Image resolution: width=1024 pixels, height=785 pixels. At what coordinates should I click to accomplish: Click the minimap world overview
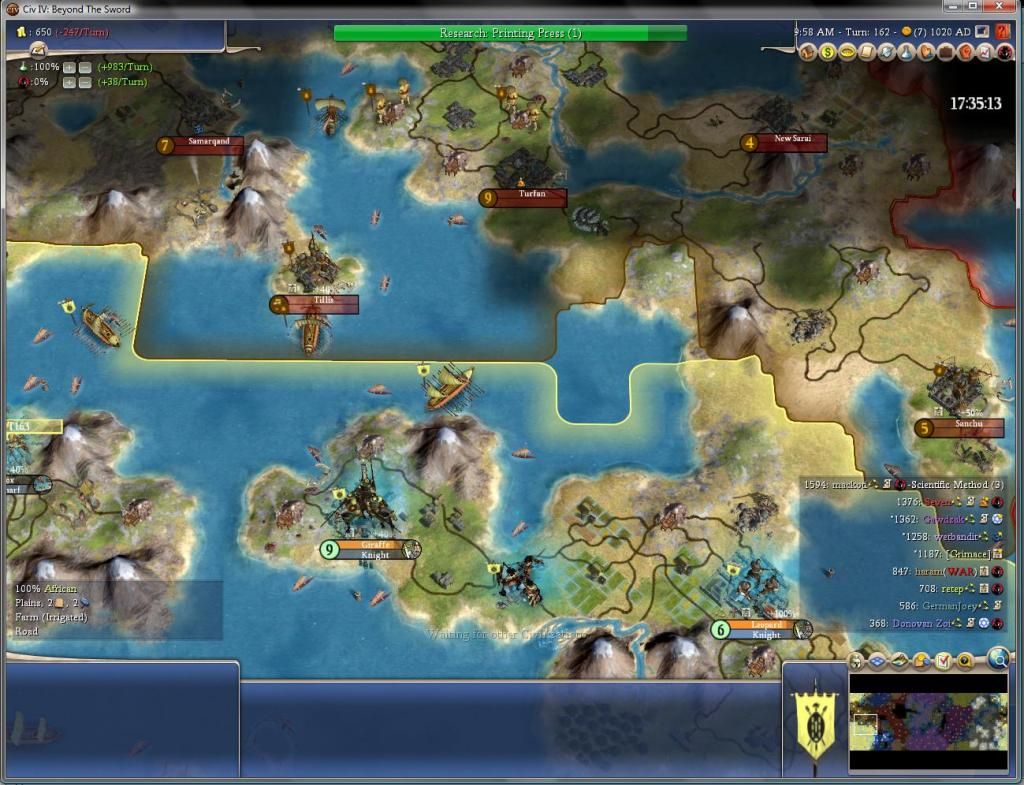pyautogui.click(x=928, y=722)
